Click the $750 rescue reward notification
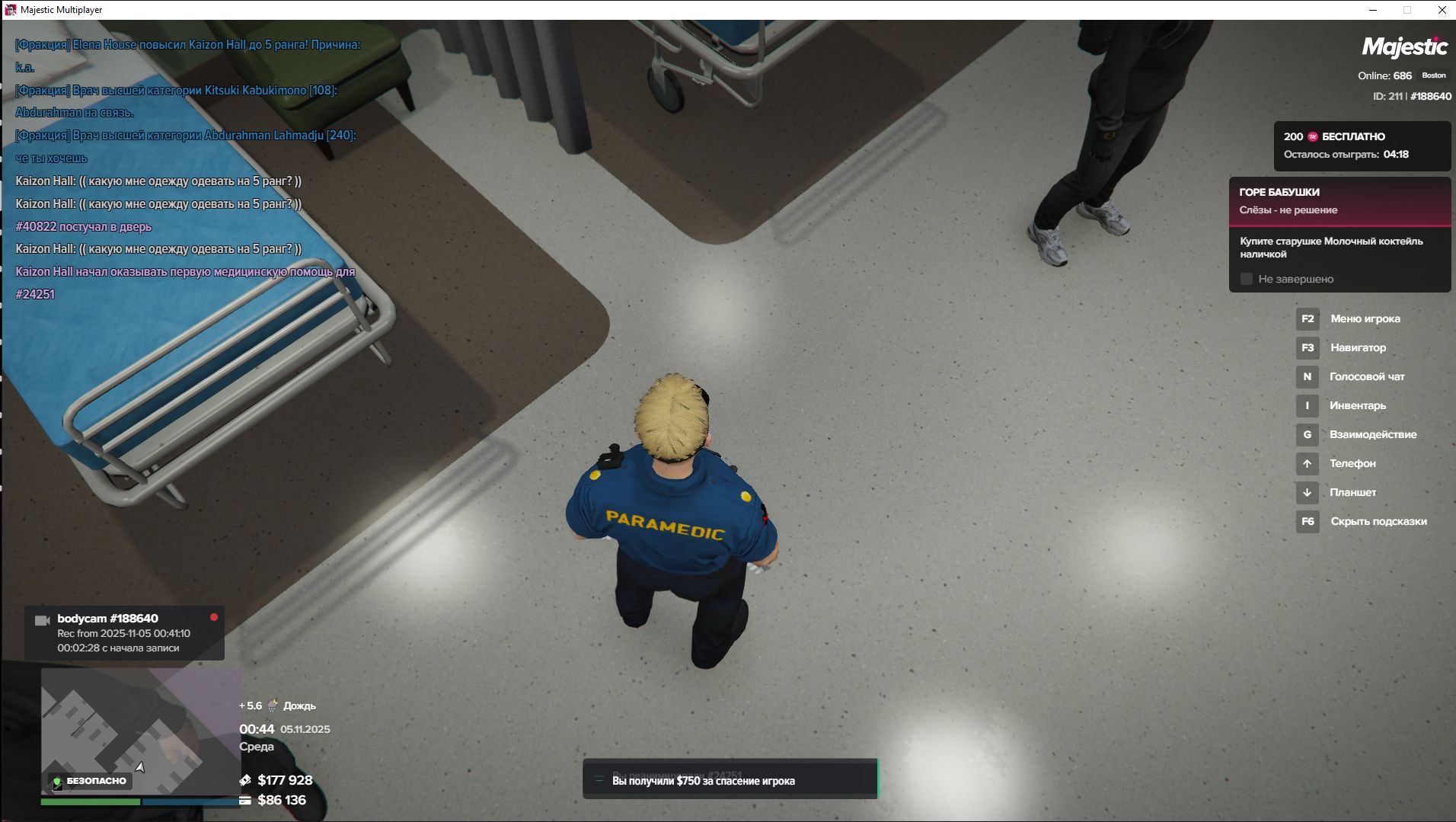The image size is (1456, 822). coord(730,780)
